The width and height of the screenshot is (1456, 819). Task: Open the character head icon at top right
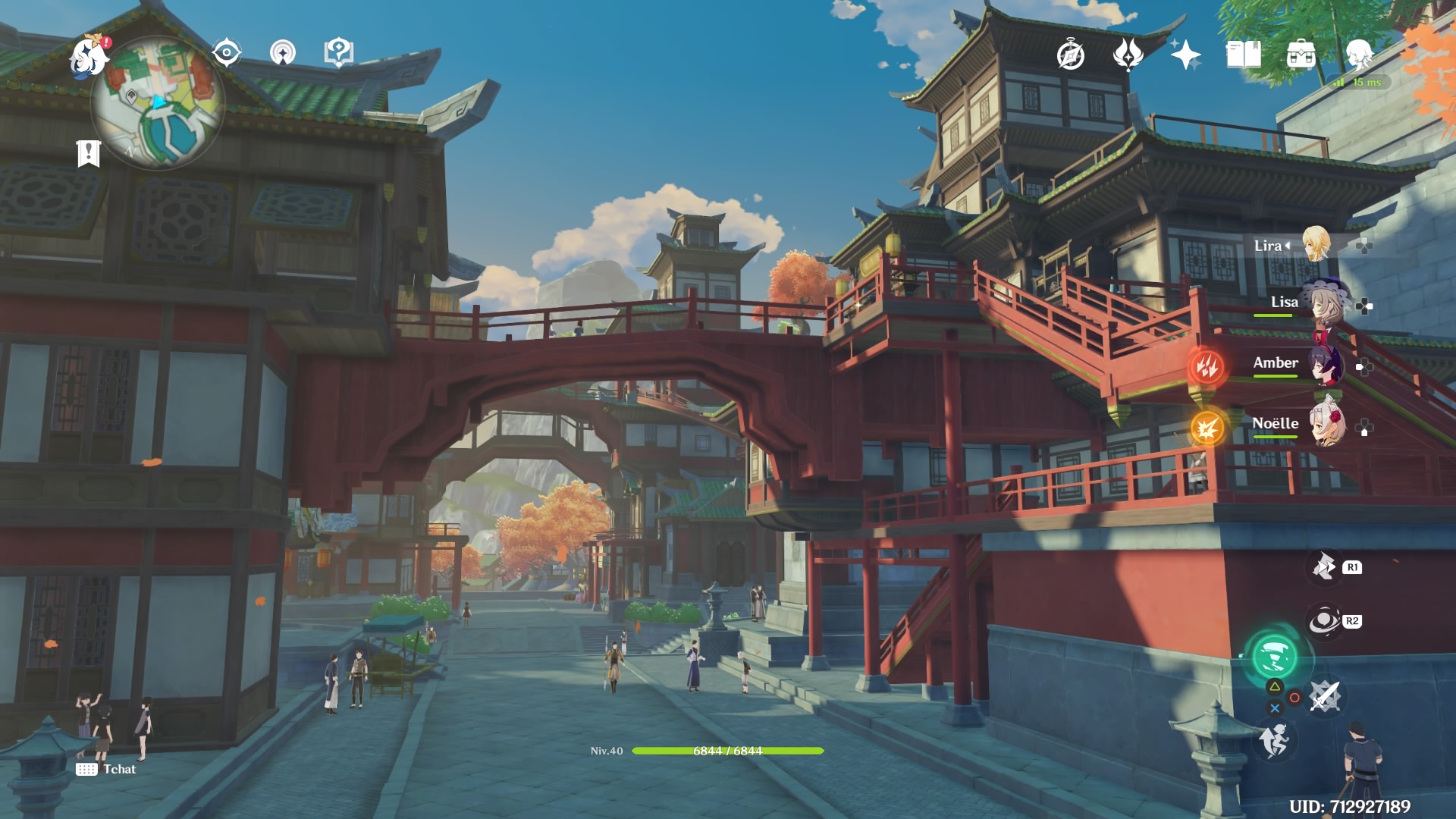click(x=1358, y=55)
